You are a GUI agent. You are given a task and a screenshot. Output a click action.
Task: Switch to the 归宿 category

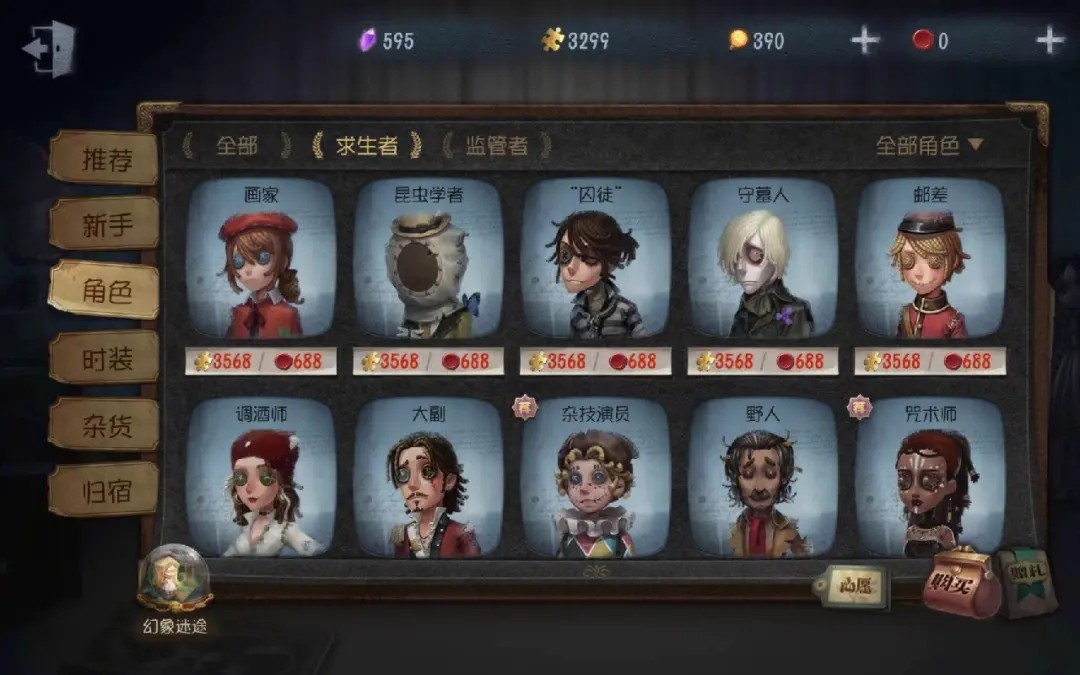pyautogui.click(x=106, y=491)
